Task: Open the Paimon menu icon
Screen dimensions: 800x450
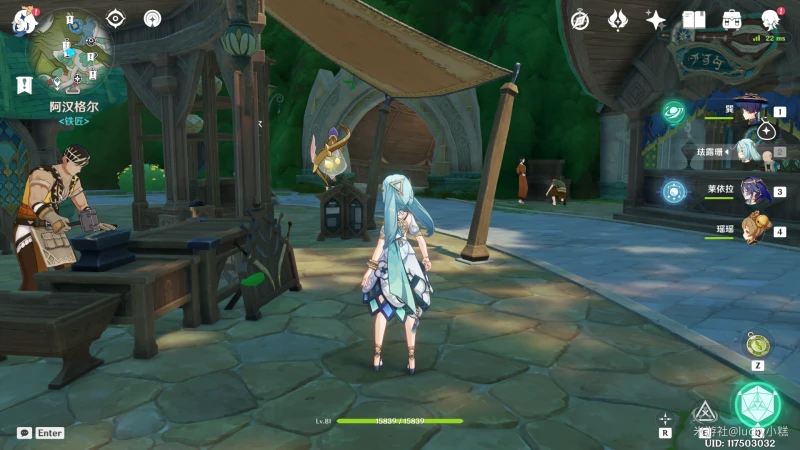Action: point(24,20)
